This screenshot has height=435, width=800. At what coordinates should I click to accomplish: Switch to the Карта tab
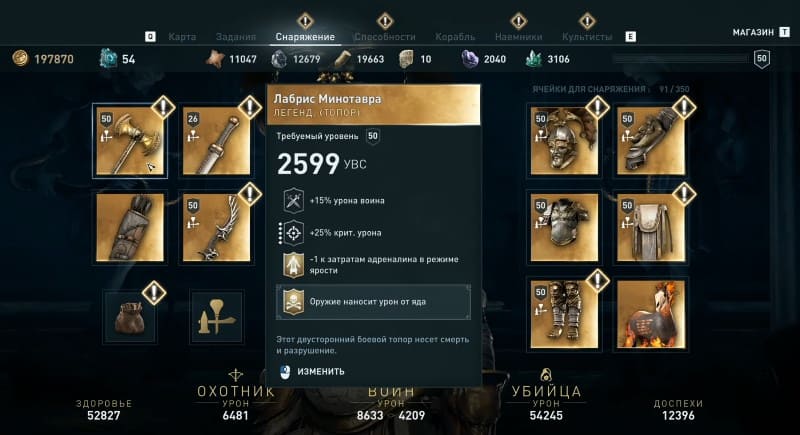coord(182,37)
